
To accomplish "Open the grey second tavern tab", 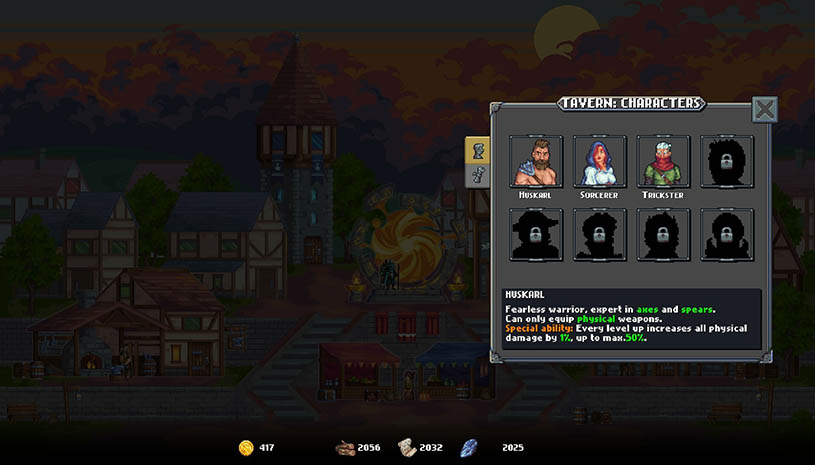I will pyautogui.click(x=479, y=176).
